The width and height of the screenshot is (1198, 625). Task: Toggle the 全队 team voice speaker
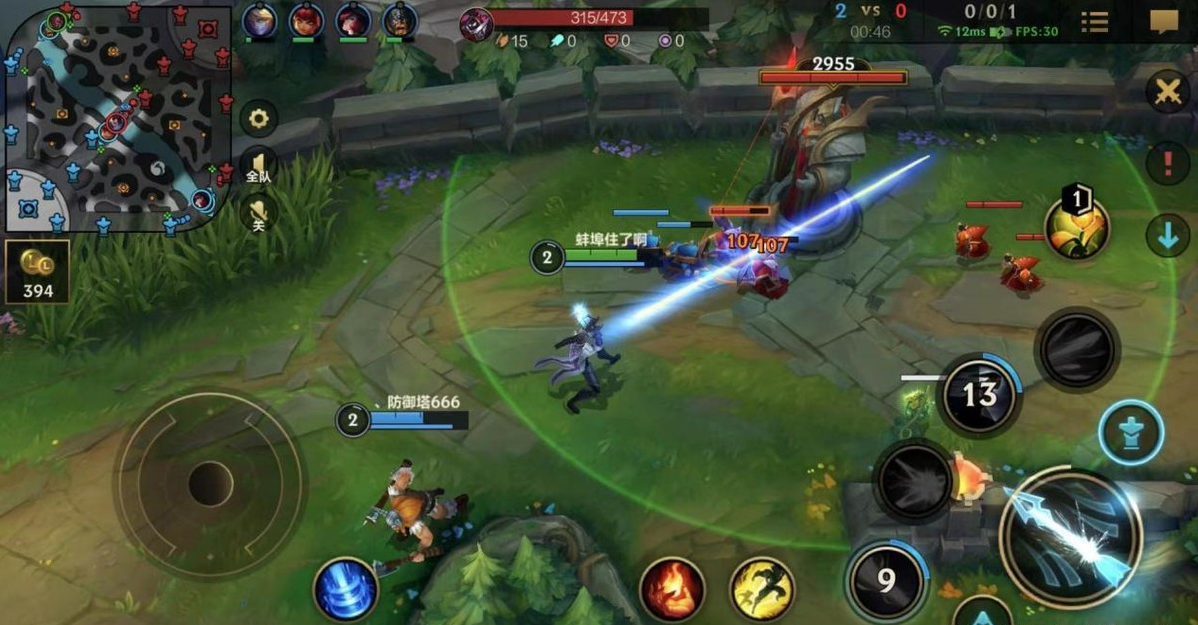pyautogui.click(x=259, y=167)
